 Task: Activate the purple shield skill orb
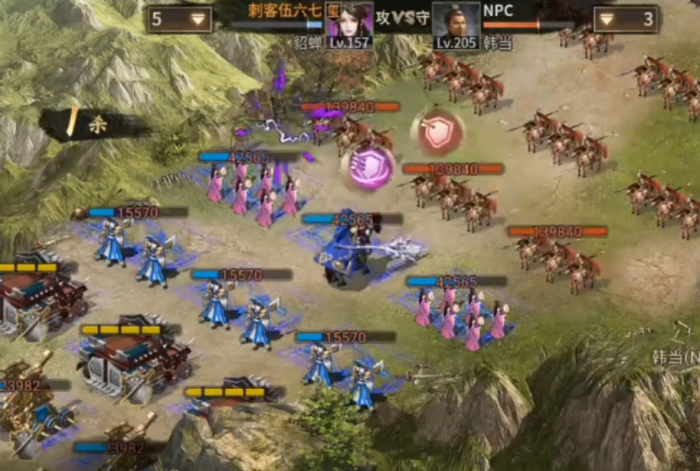click(x=368, y=167)
